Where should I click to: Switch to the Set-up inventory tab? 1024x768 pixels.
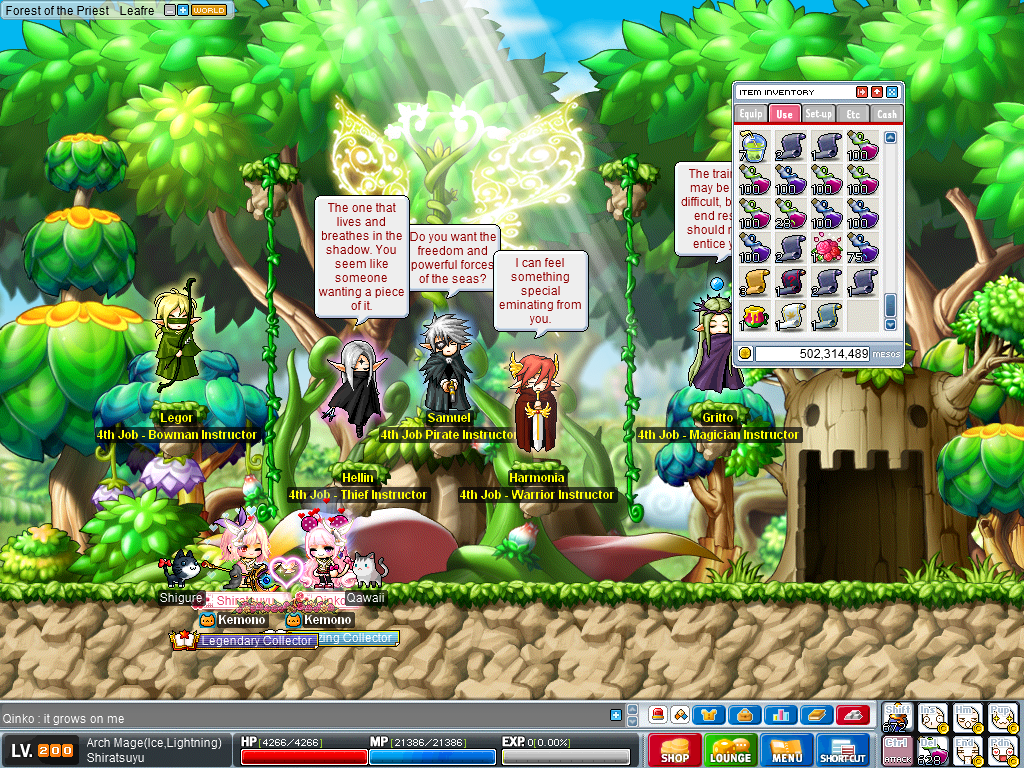819,114
